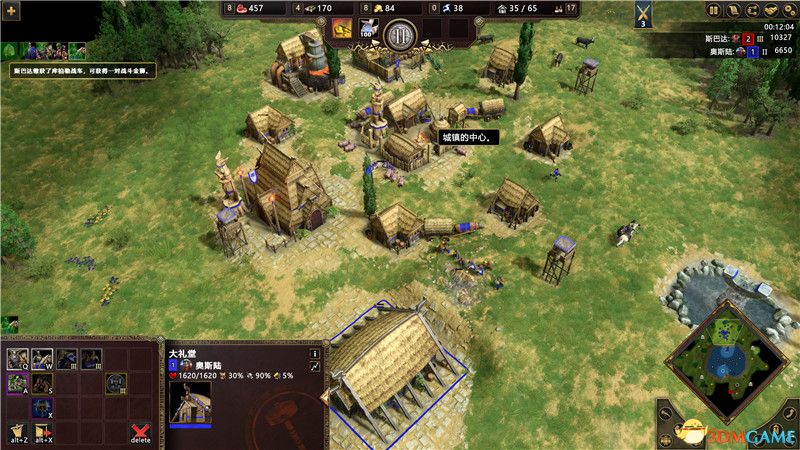This screenshot has height=450, width=800.
Task: Train the unit with hotkey W
Action: pyautogui.click(x=42, y=357)
